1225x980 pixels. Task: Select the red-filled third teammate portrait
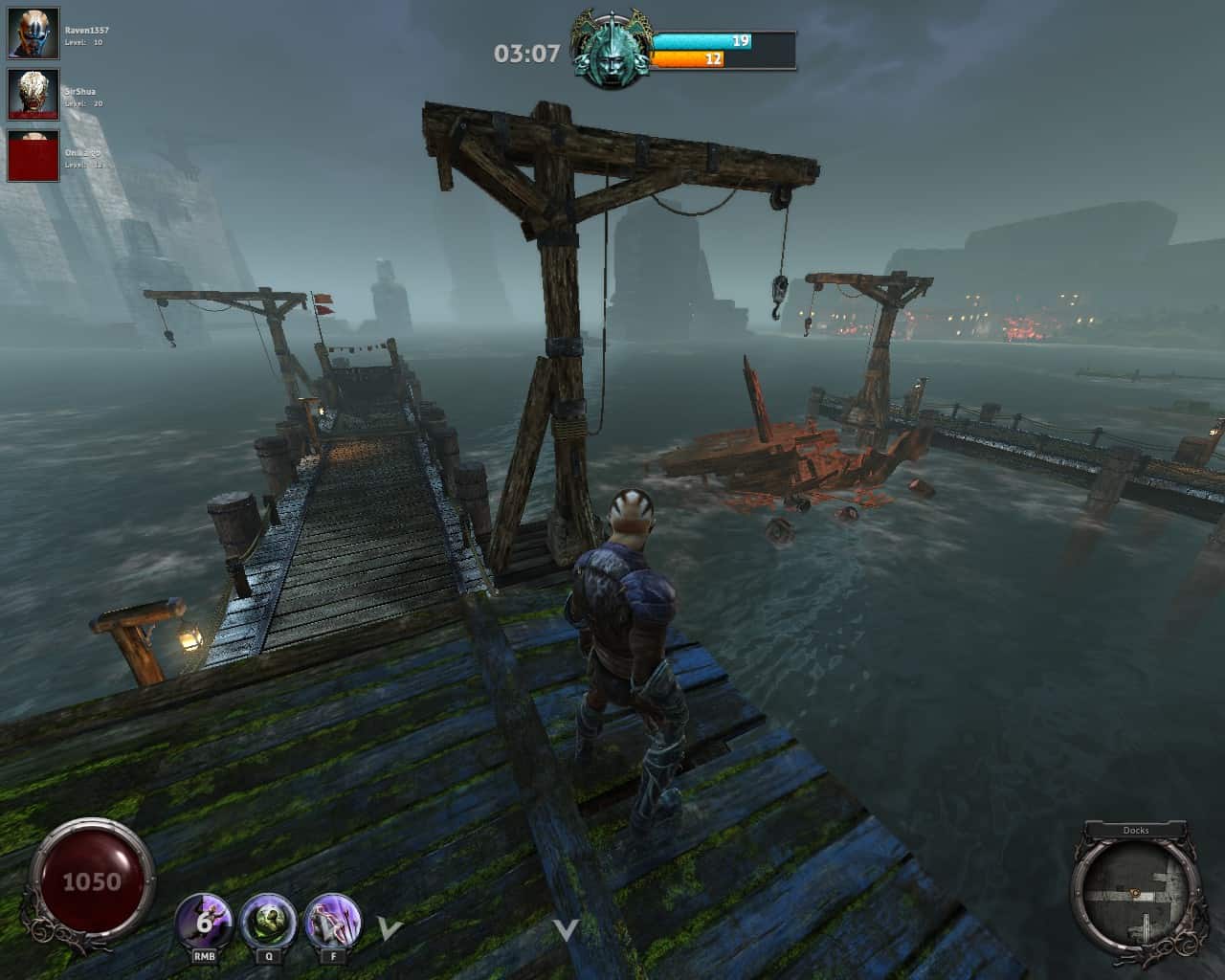click(x=34, y=155)
